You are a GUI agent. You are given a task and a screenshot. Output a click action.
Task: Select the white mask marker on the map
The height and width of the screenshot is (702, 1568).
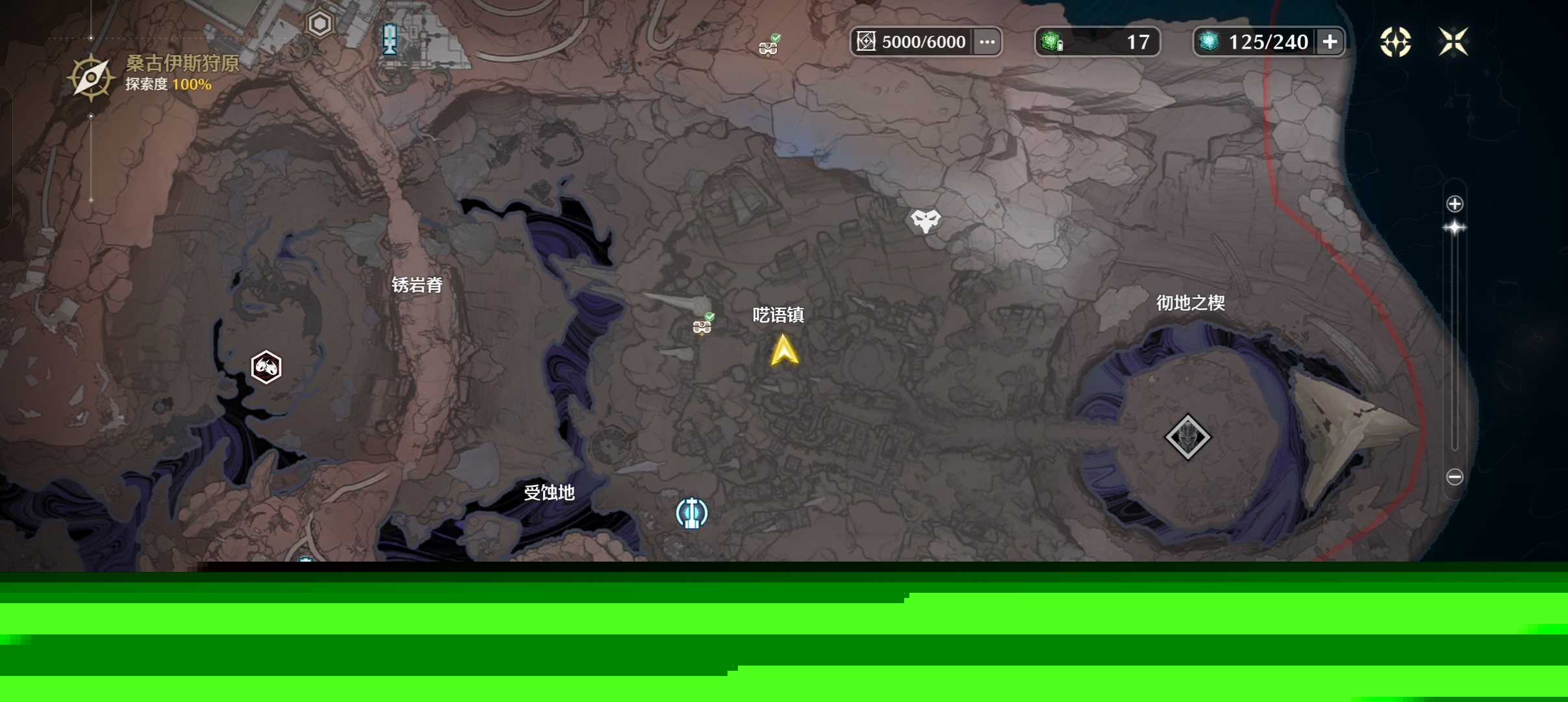925,221
